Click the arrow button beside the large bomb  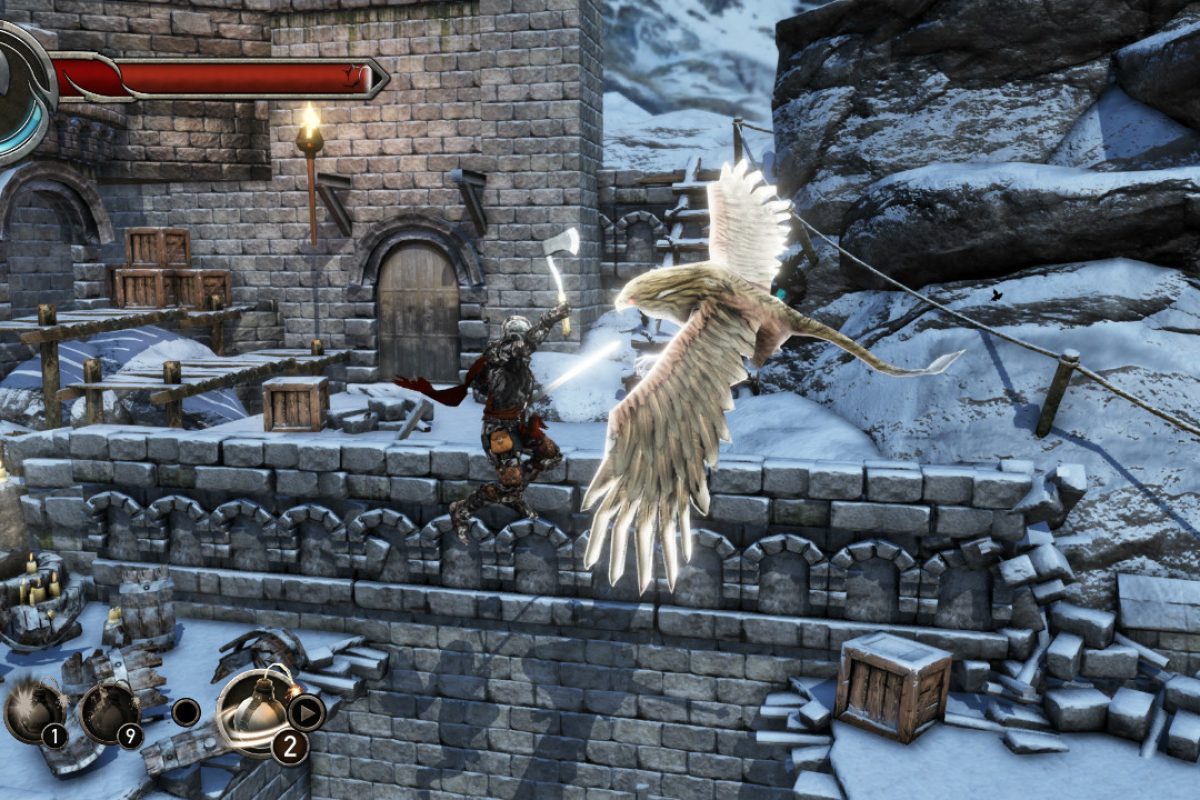tap(306, 712)
